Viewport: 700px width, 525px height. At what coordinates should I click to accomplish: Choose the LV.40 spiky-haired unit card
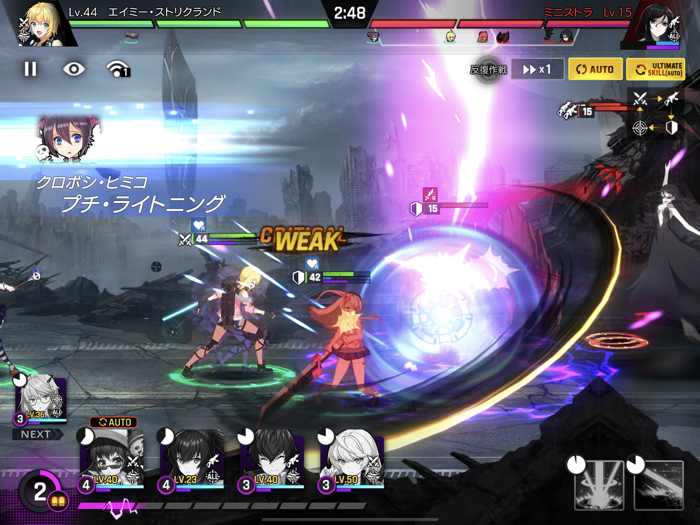(x=271, y=460)
